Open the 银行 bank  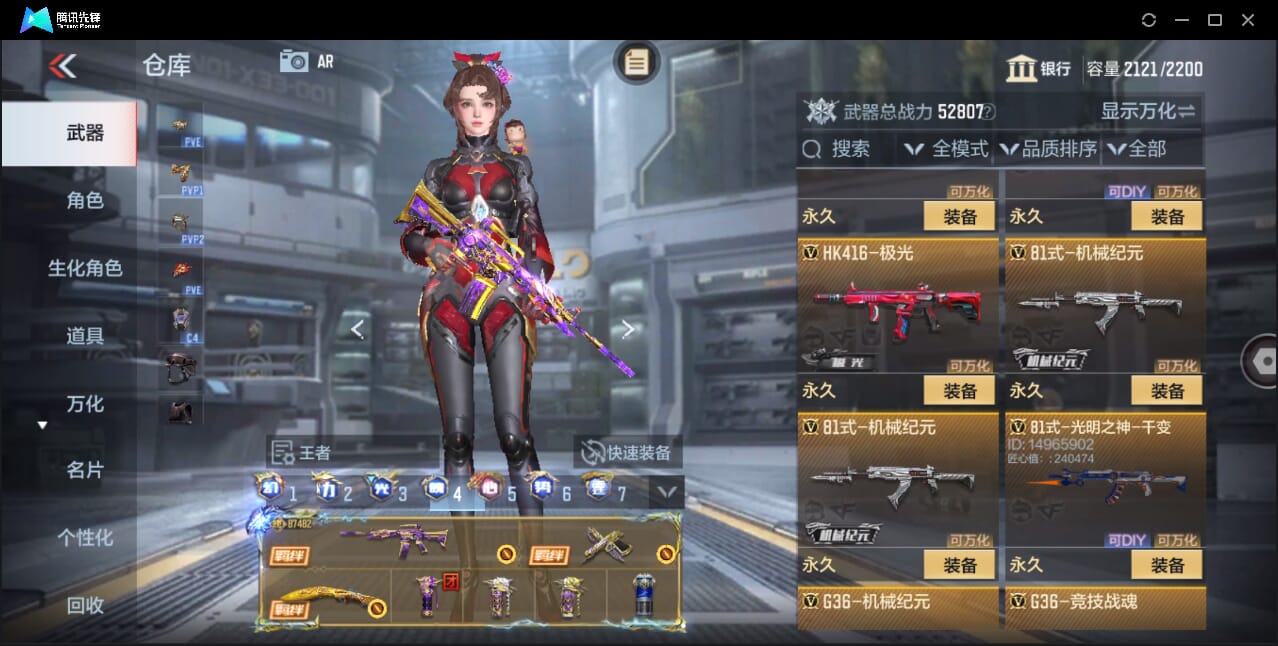(x=1038, y=69)
